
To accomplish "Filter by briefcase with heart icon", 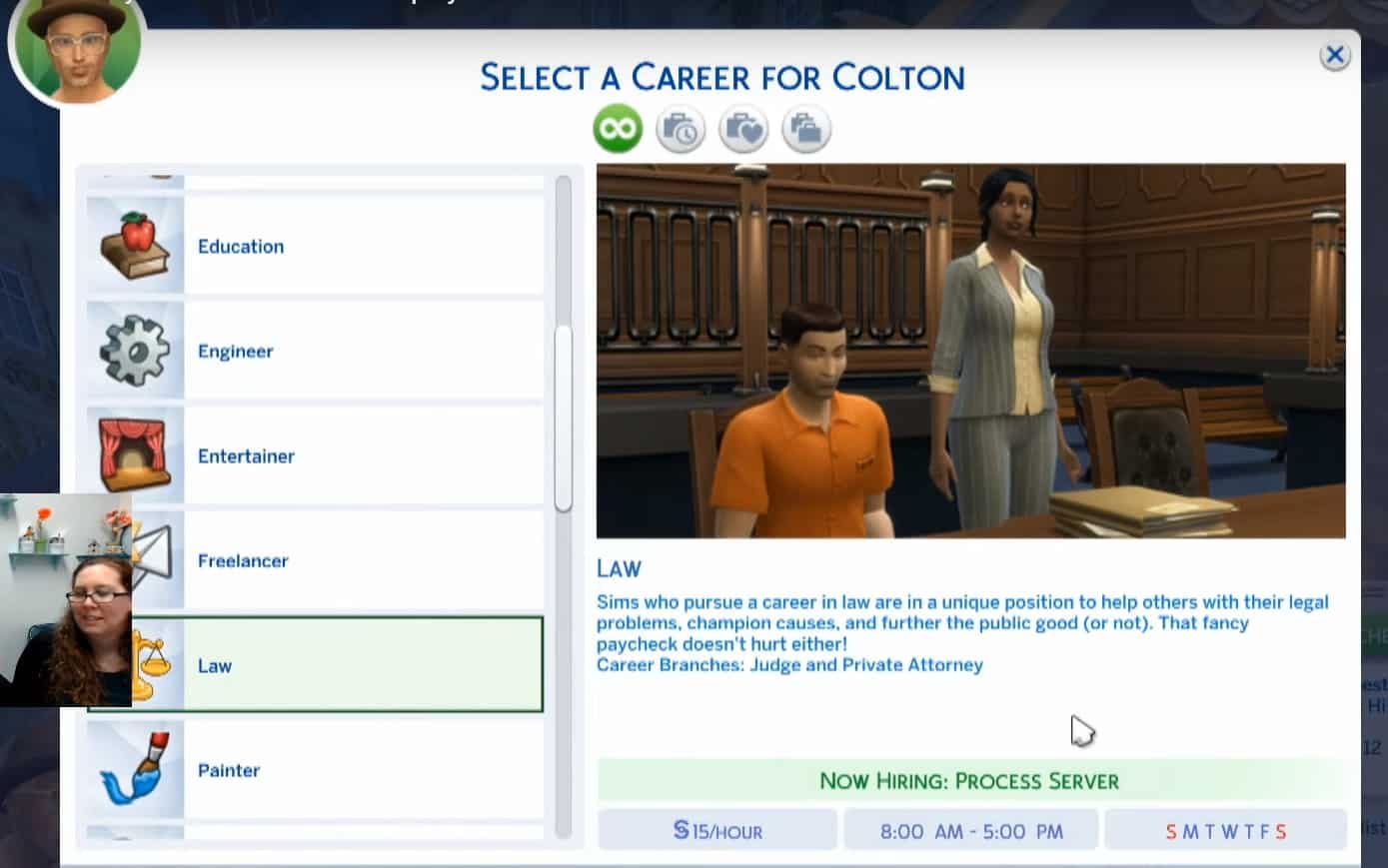I will [x=743, y=130].
